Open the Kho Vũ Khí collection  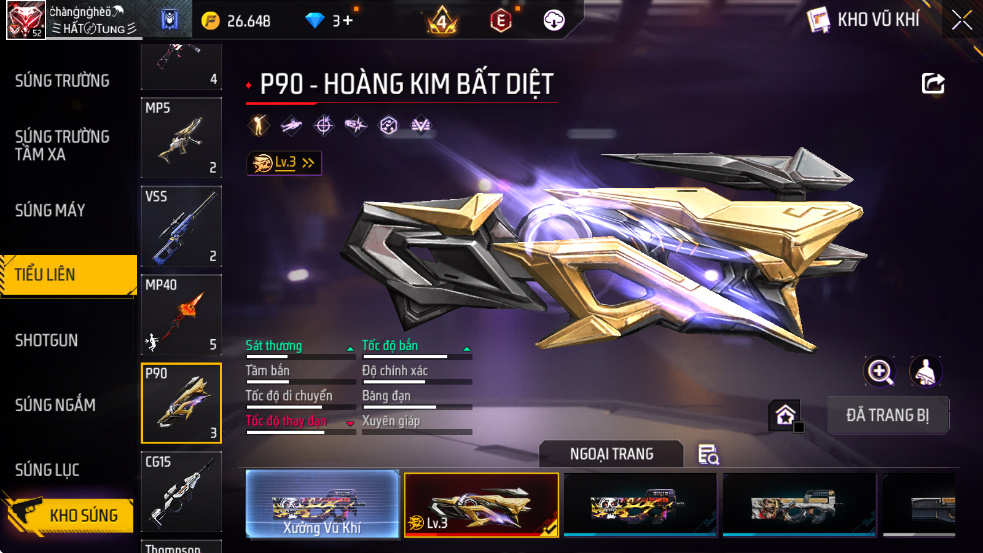coord(862,20)
